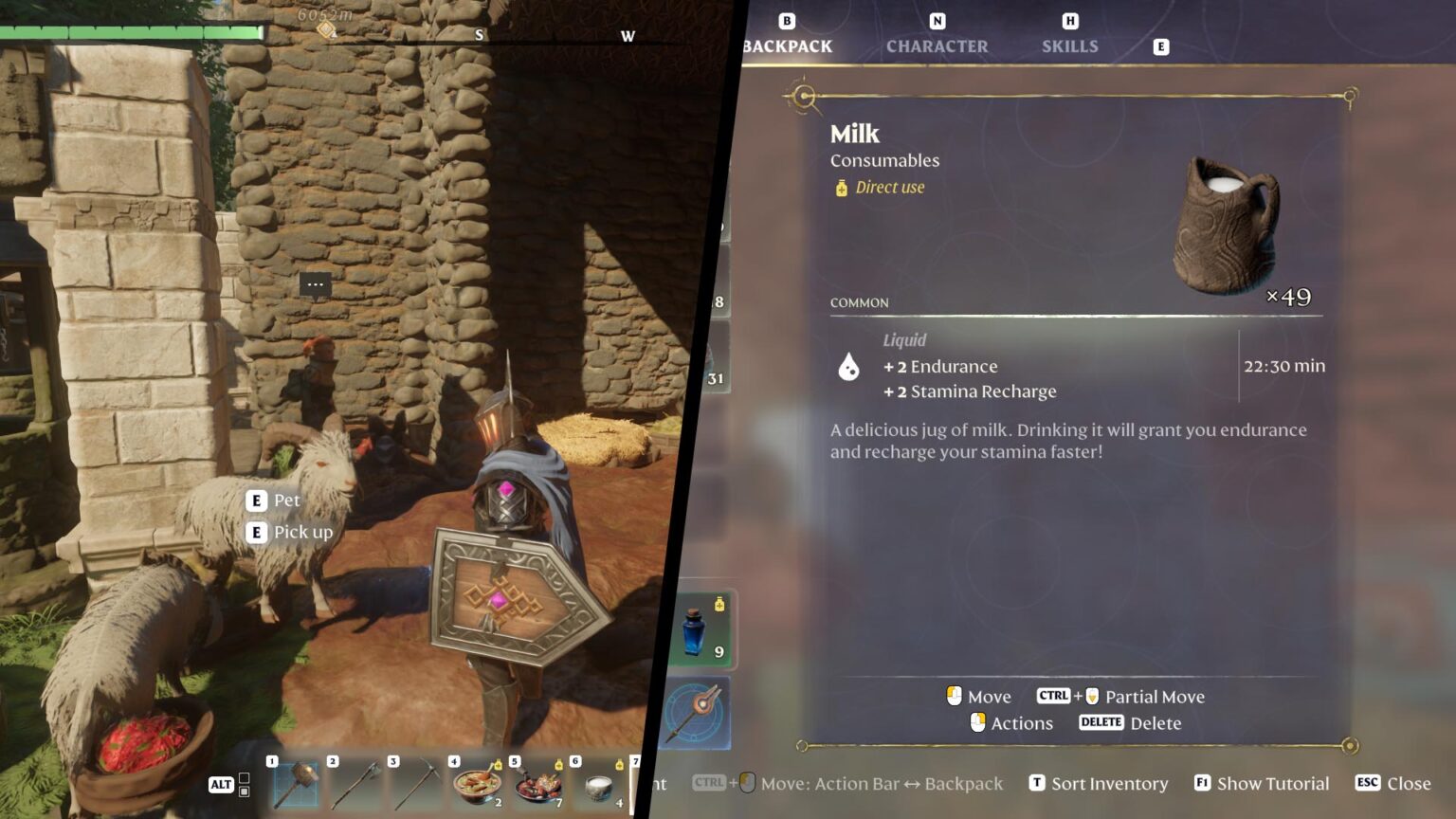The width and height of the screenshot is (1456, 819).
Task: Close the backpack menu
Action: coord(1393,783)
